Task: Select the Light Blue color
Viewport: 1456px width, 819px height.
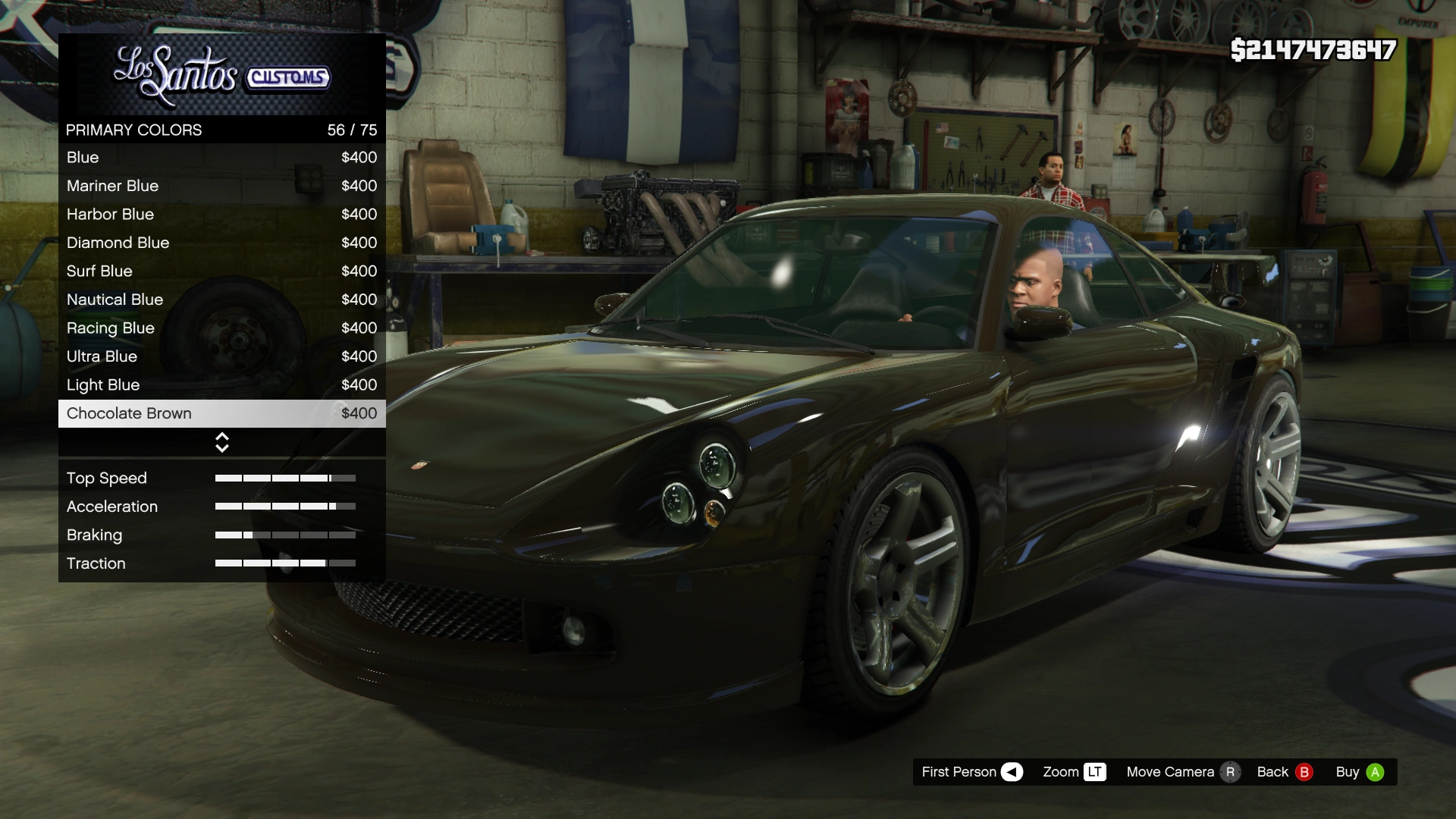Action: tap(221, 385)
